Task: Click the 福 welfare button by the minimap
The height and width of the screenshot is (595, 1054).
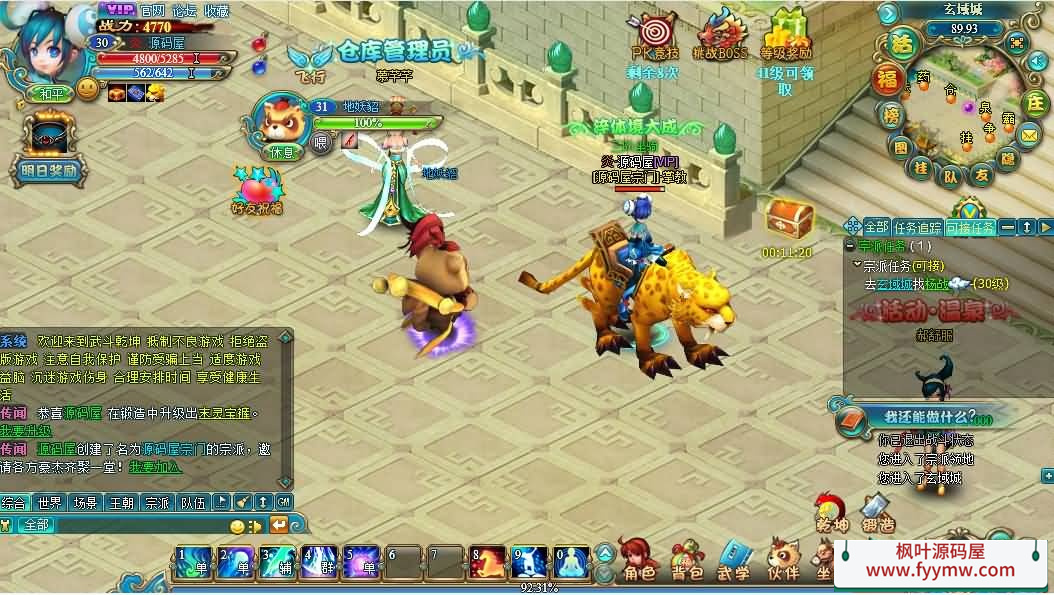Action: tap(887, 79)
